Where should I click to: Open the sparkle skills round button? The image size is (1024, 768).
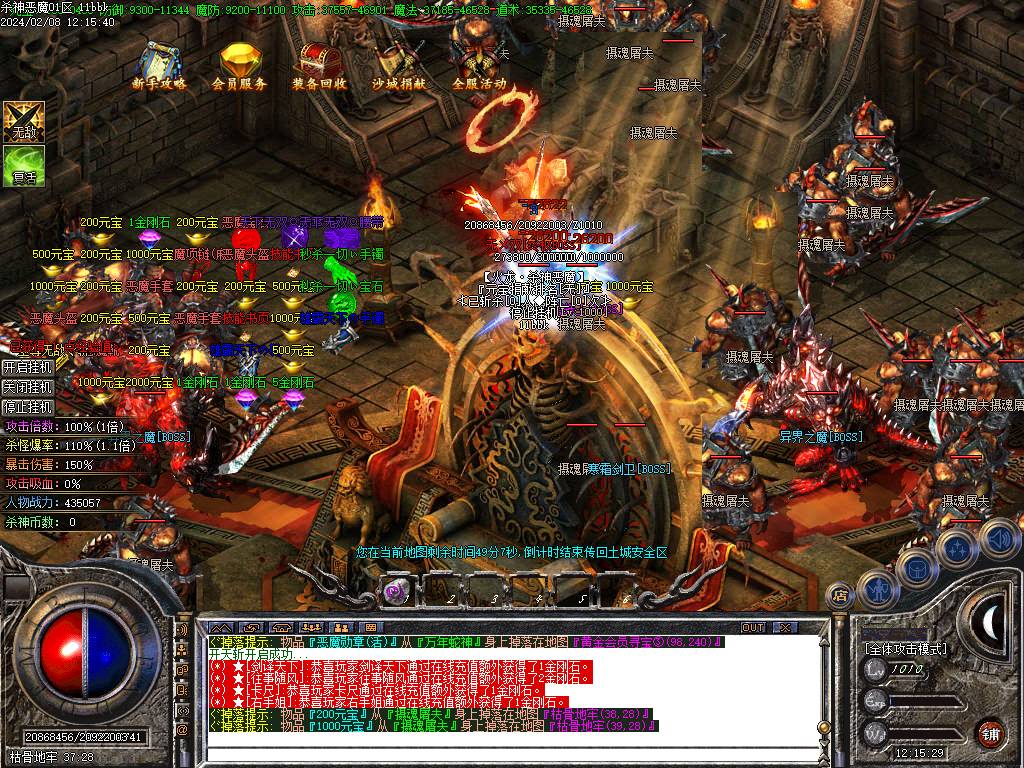pos(957,548)
